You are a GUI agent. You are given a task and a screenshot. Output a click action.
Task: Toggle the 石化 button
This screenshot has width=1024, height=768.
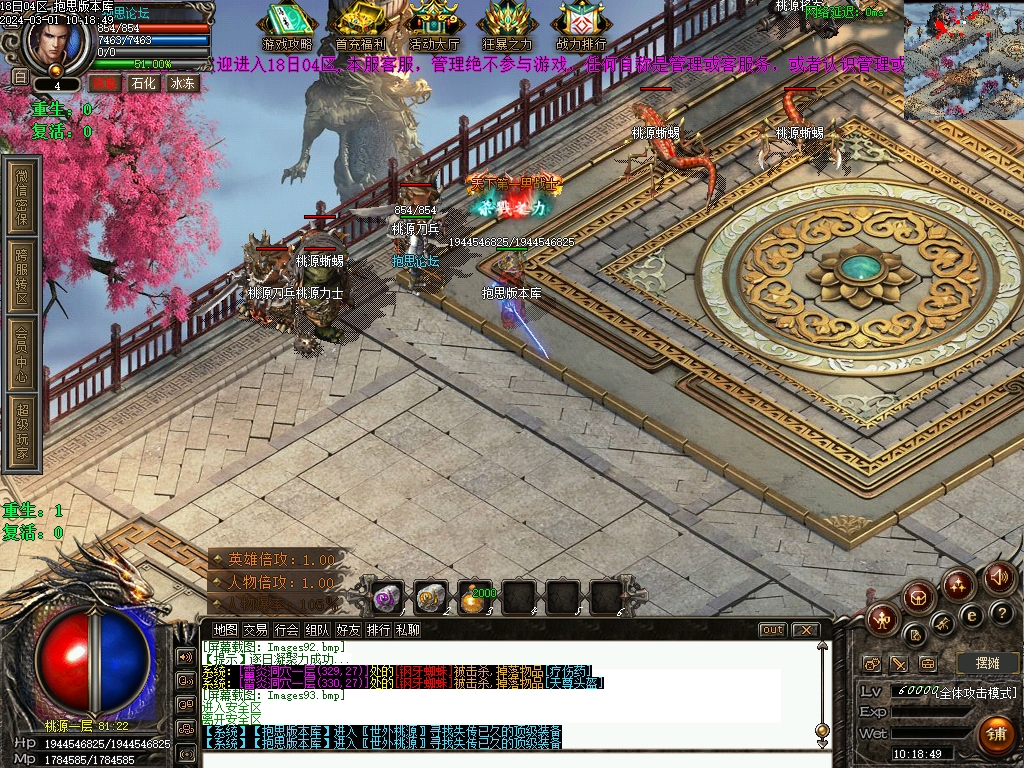click(x=143, y=84)
